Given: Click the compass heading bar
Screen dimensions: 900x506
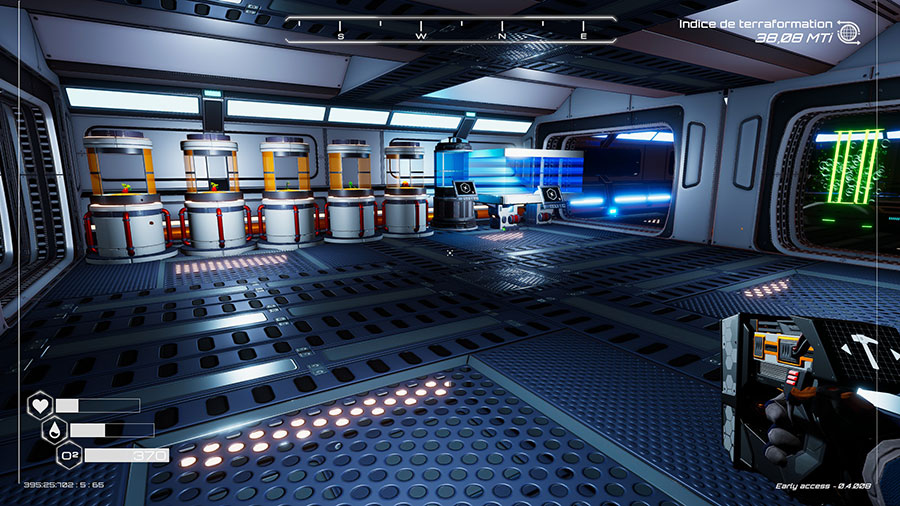Looking at the screenshot, I should point(450,29).
